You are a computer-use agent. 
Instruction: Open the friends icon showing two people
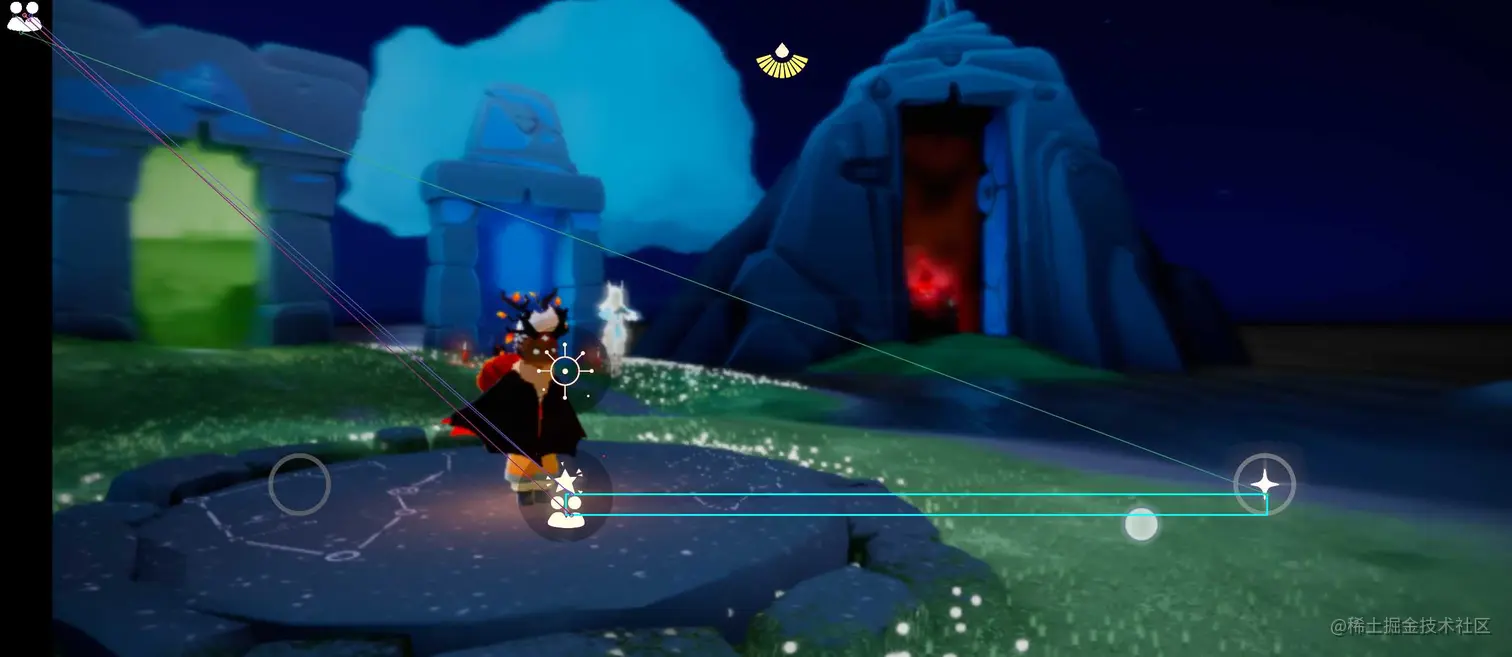tap(24, 17)
